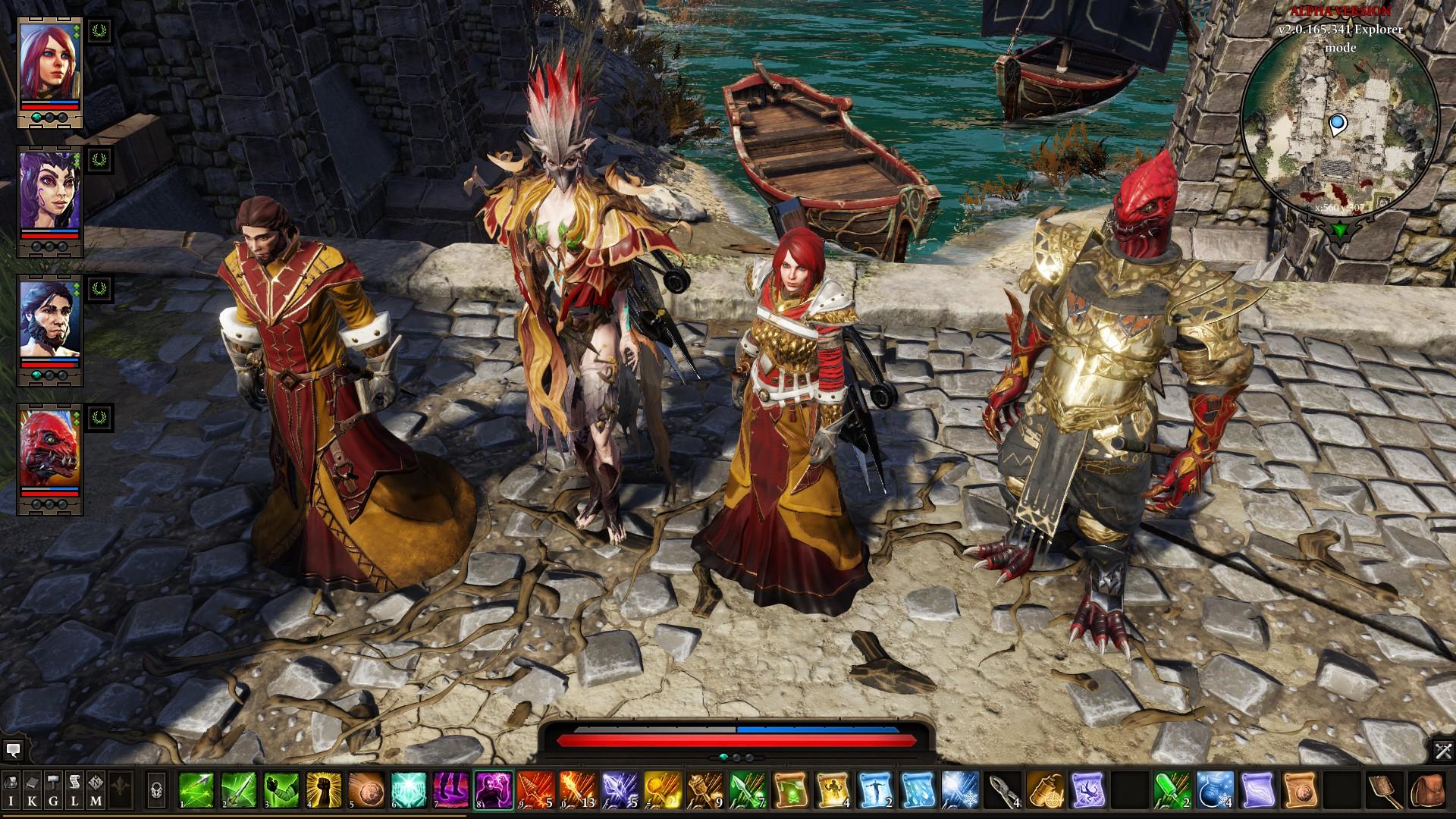Activate the green arrow skill in slot 1
The height and width of the screenshot is (819, 1456).
pos(196,790)
